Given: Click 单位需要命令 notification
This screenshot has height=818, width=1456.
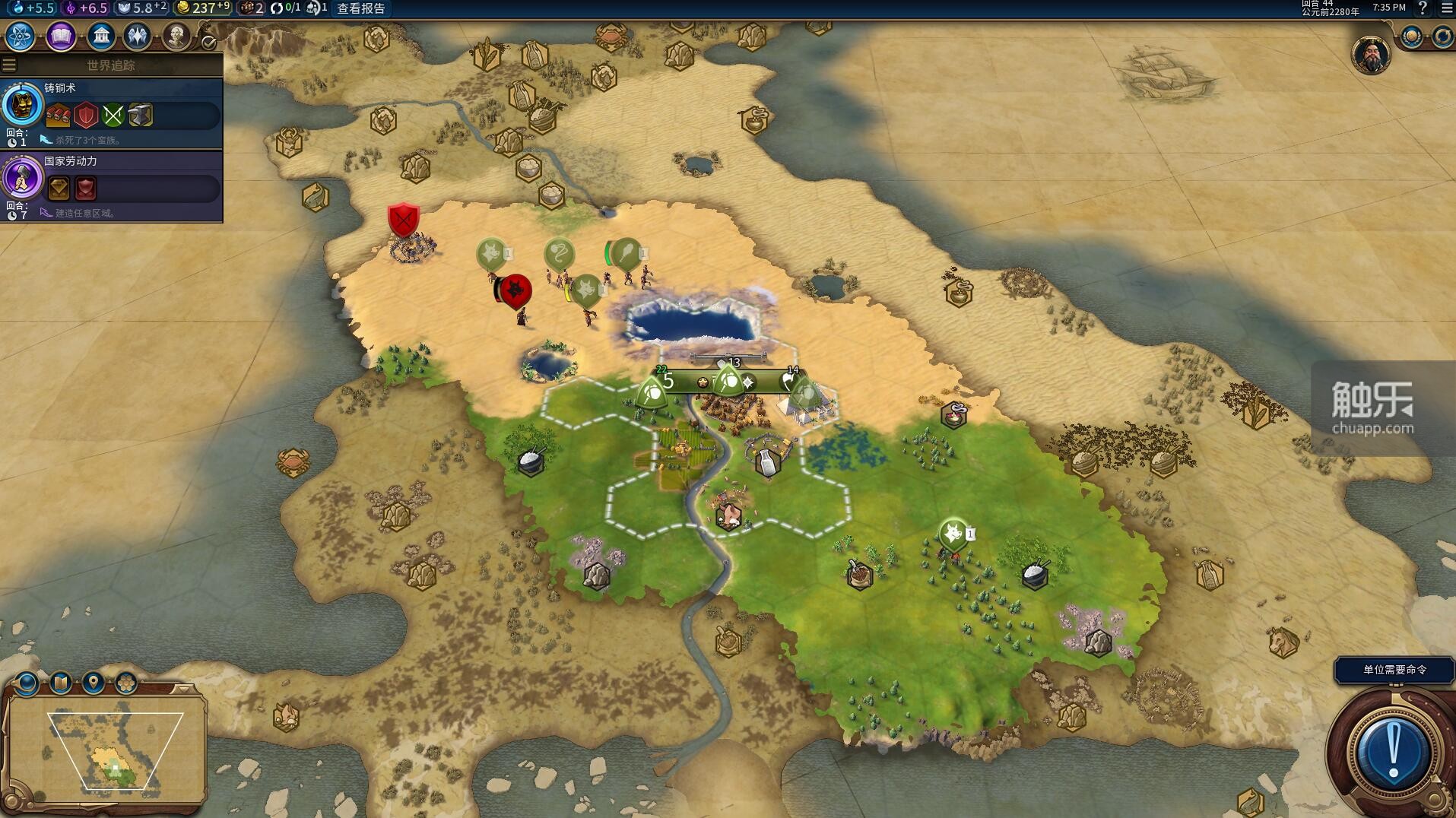Looking at the screenshot, I should (1394, 670).
